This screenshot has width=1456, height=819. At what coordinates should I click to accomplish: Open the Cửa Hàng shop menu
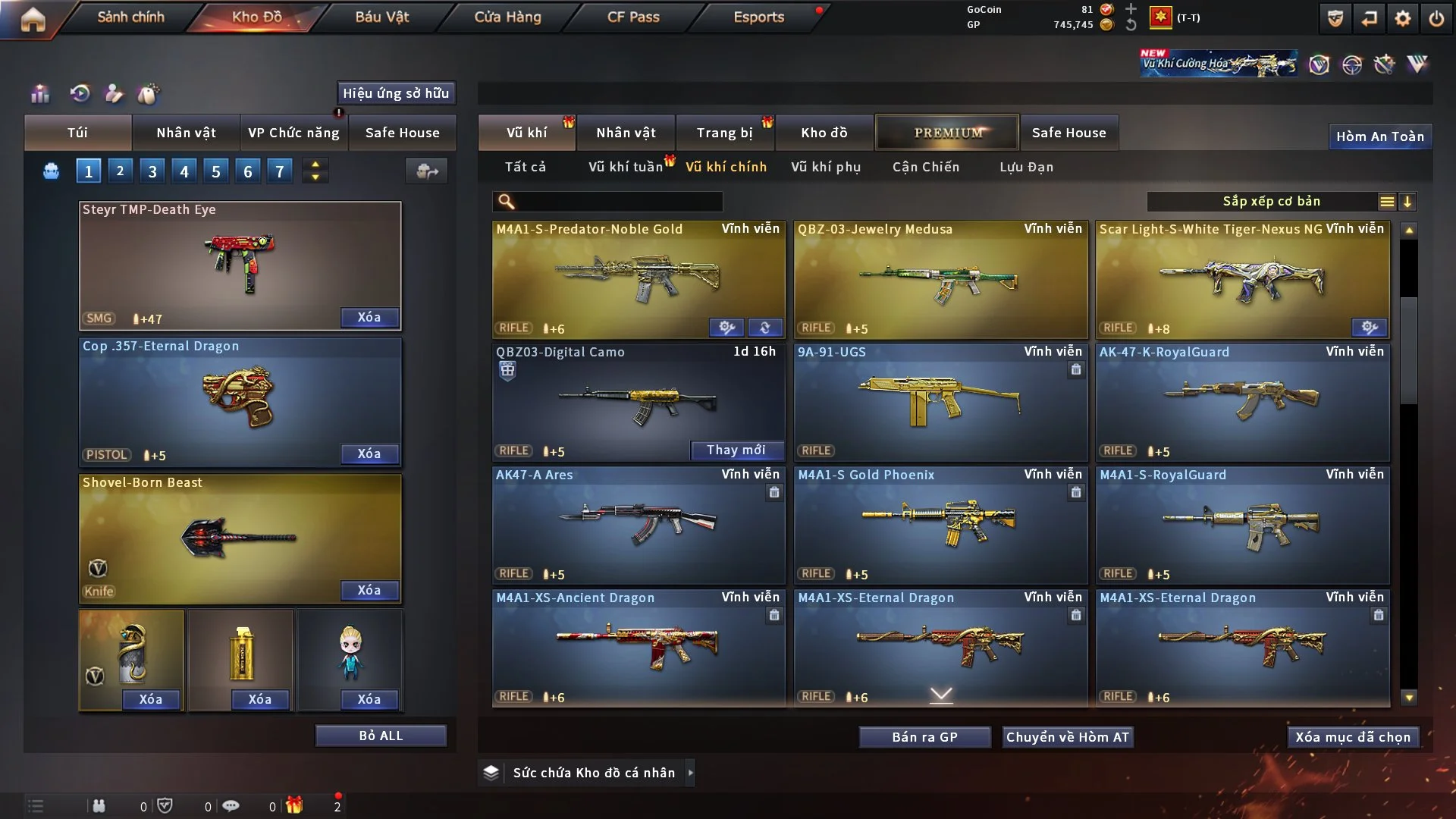tap(507, 17)
